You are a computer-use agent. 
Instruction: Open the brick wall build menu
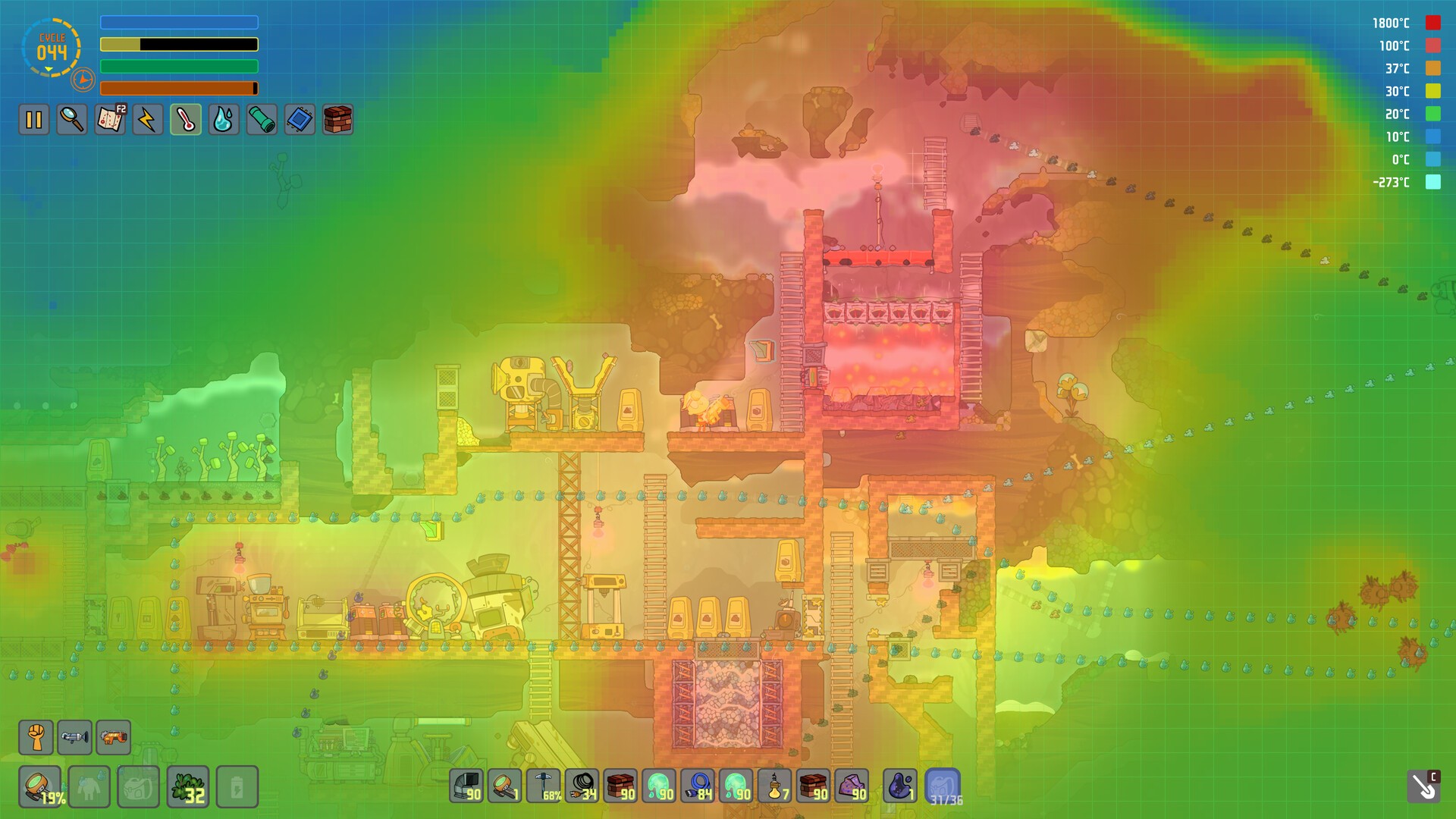[x=337, y=120]
